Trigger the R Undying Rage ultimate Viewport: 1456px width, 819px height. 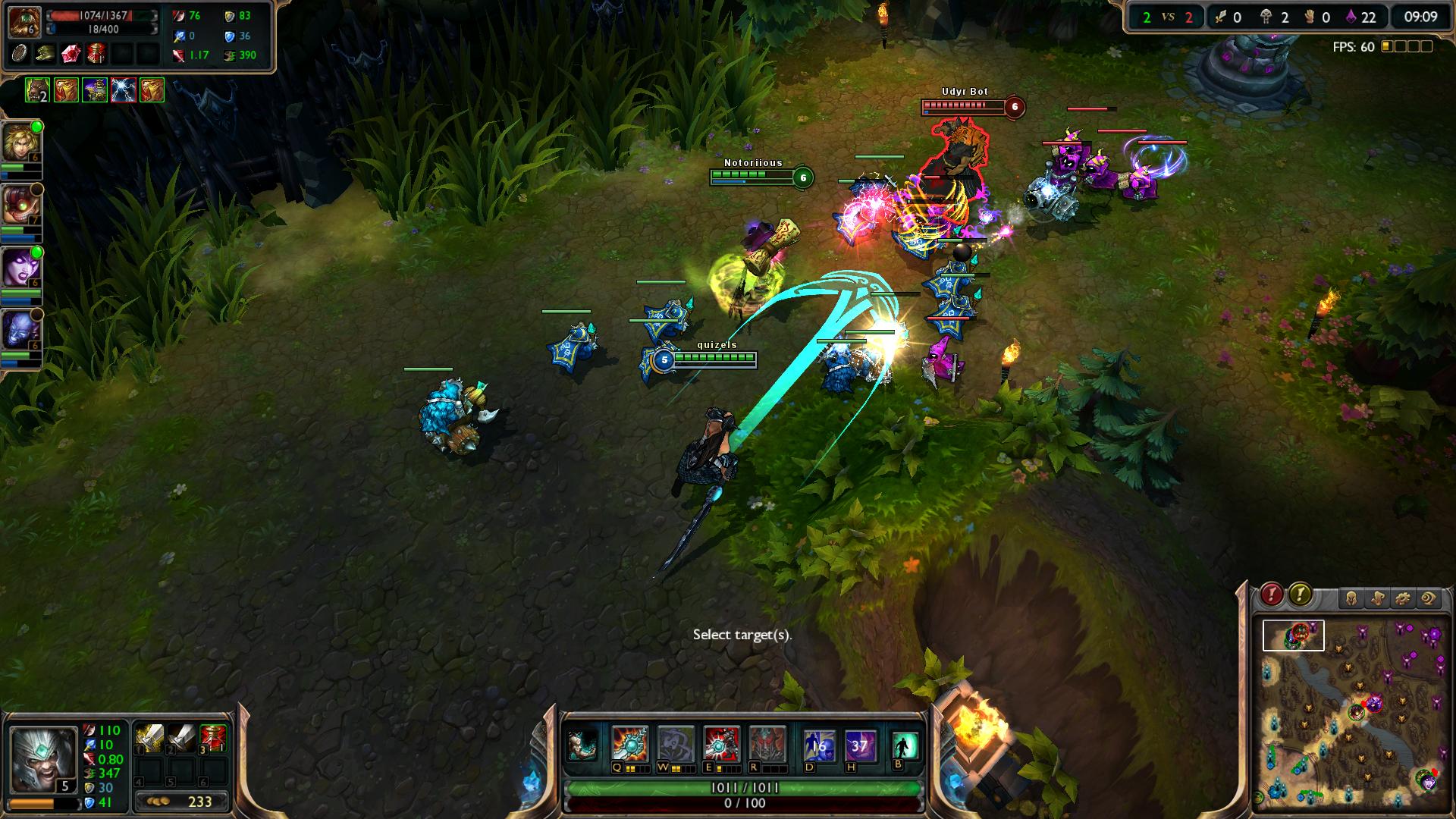click(766, 744)
